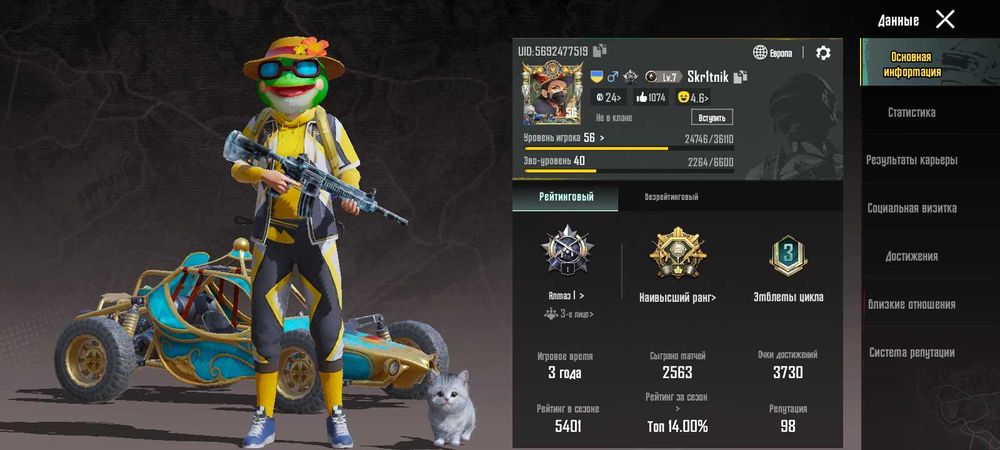Close the Данные profile screen
1000x450 pixels.
(945, 19)
